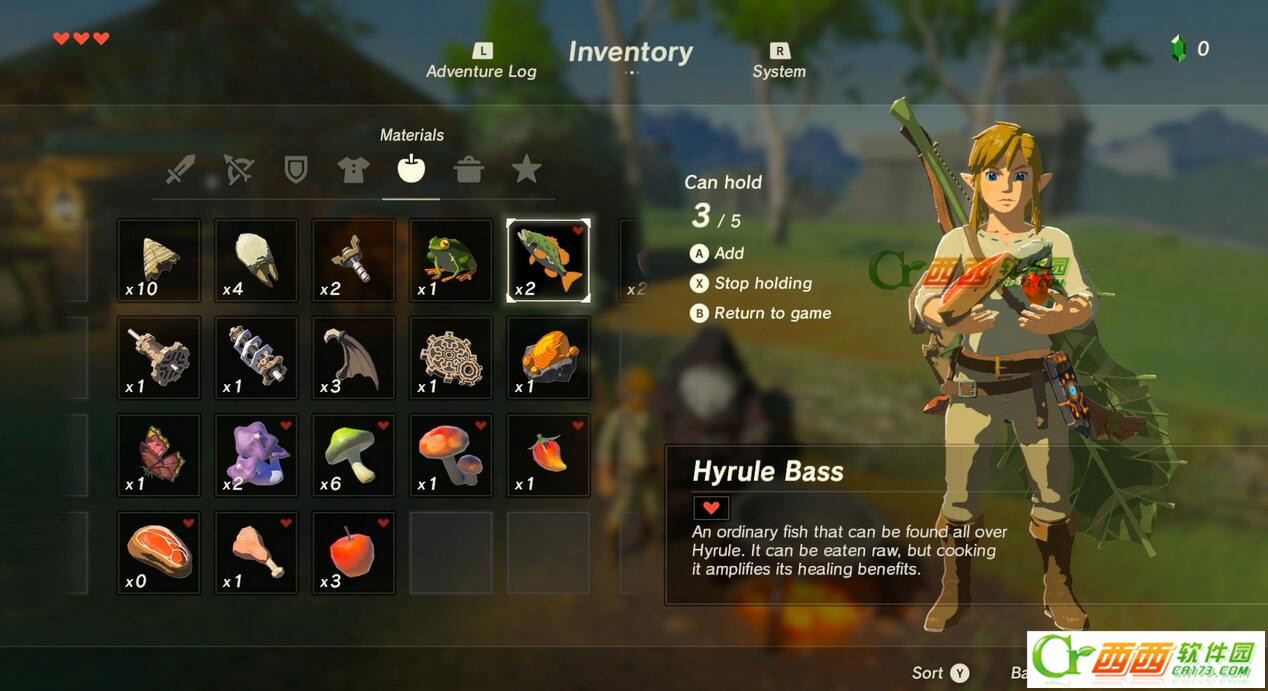Choose the Hyrule Bass fish slot

point(548,260)
